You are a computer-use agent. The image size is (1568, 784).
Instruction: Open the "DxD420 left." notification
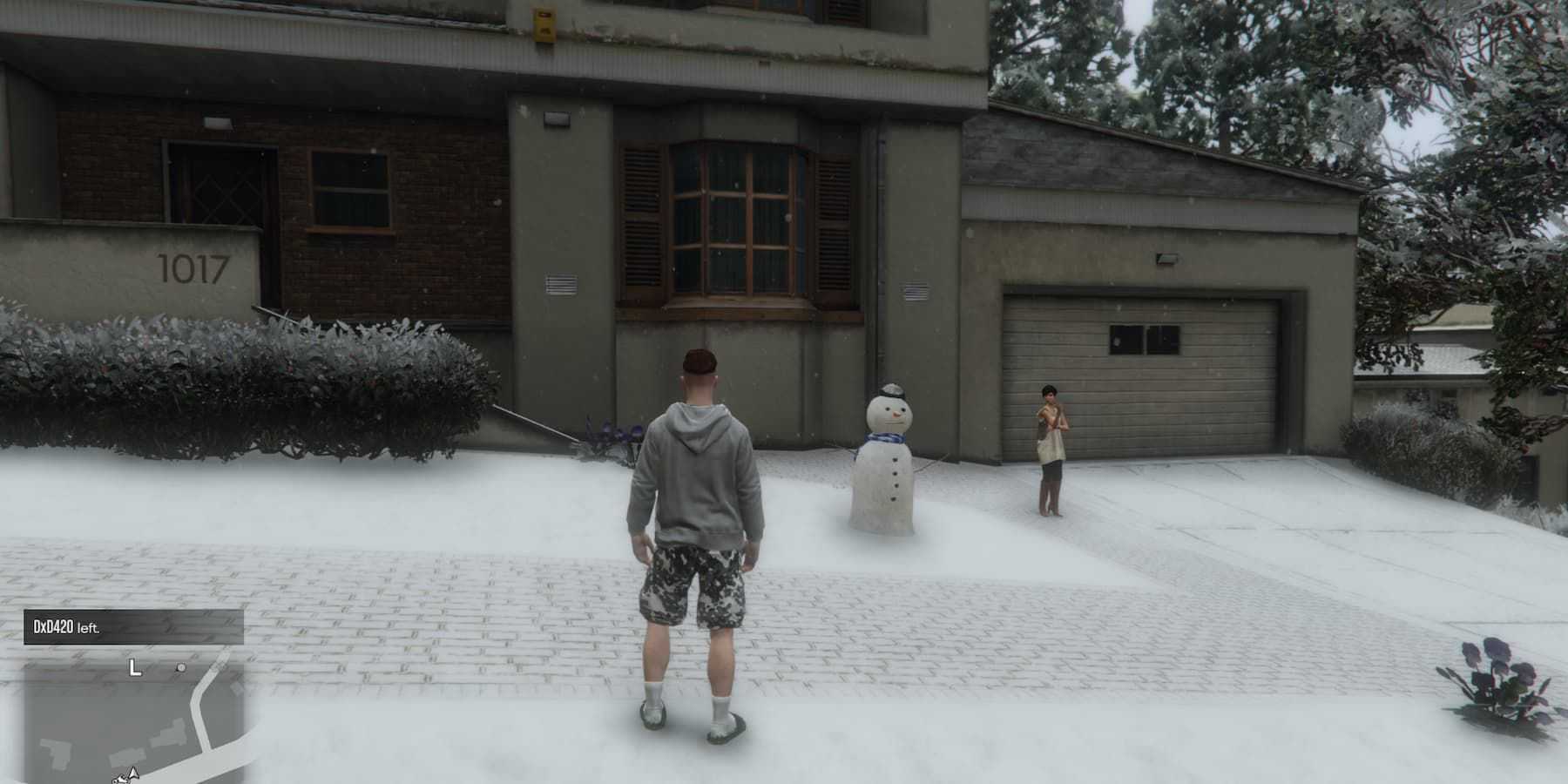pos(133,627)
